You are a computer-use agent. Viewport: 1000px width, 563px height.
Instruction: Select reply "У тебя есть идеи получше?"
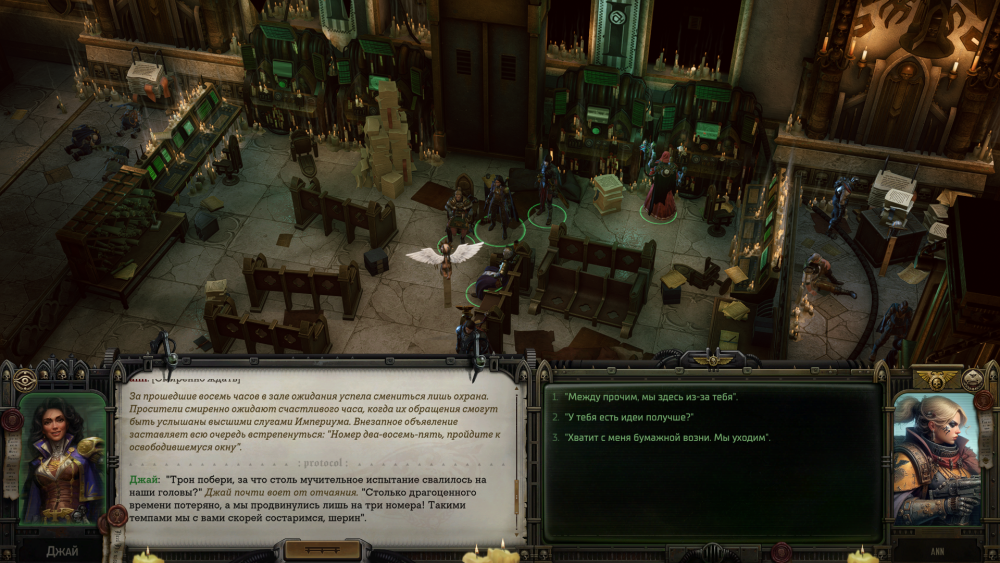[x=629, y=417]
